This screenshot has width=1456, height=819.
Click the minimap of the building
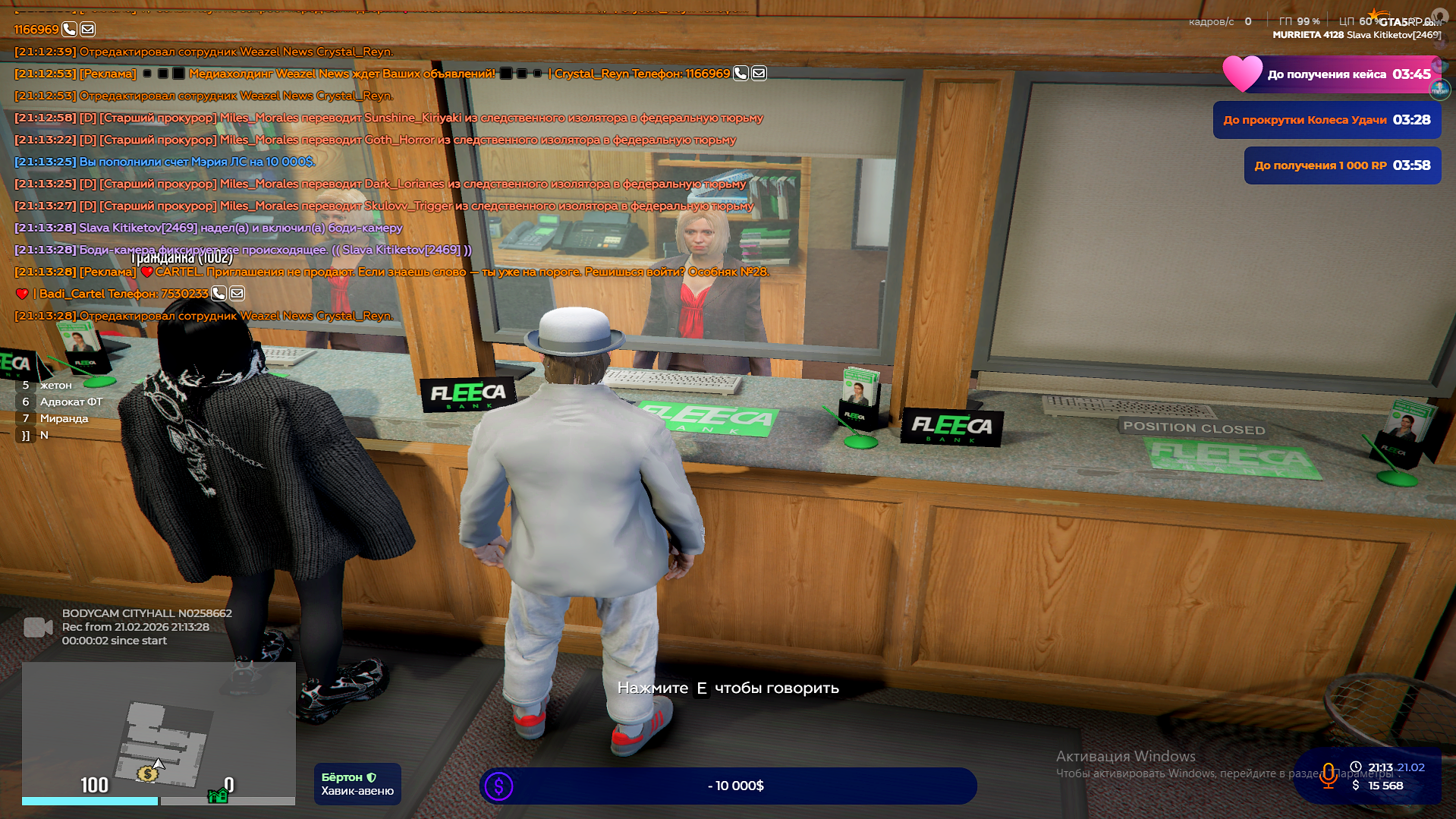pyautogui.click(x=159, y=729)
